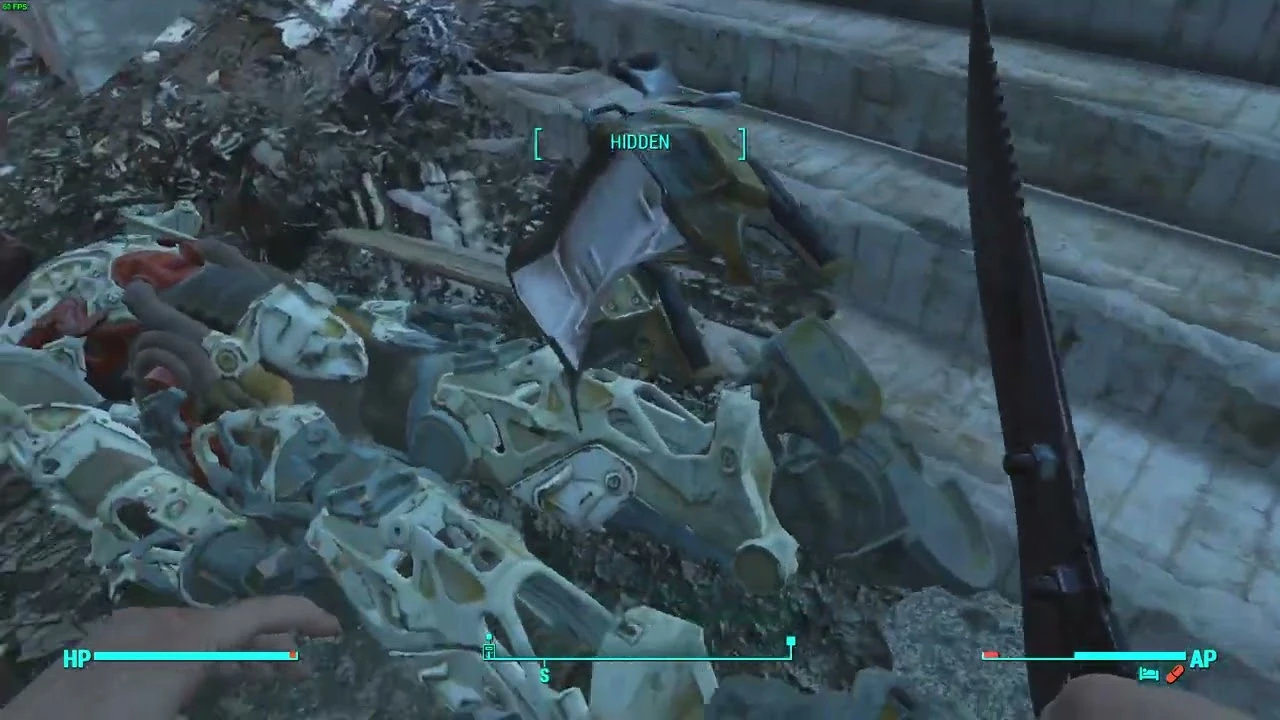The image size is (1280, 720).
Task: Click the left bracket of the stealth indicator
Action: tap(537, 143)
